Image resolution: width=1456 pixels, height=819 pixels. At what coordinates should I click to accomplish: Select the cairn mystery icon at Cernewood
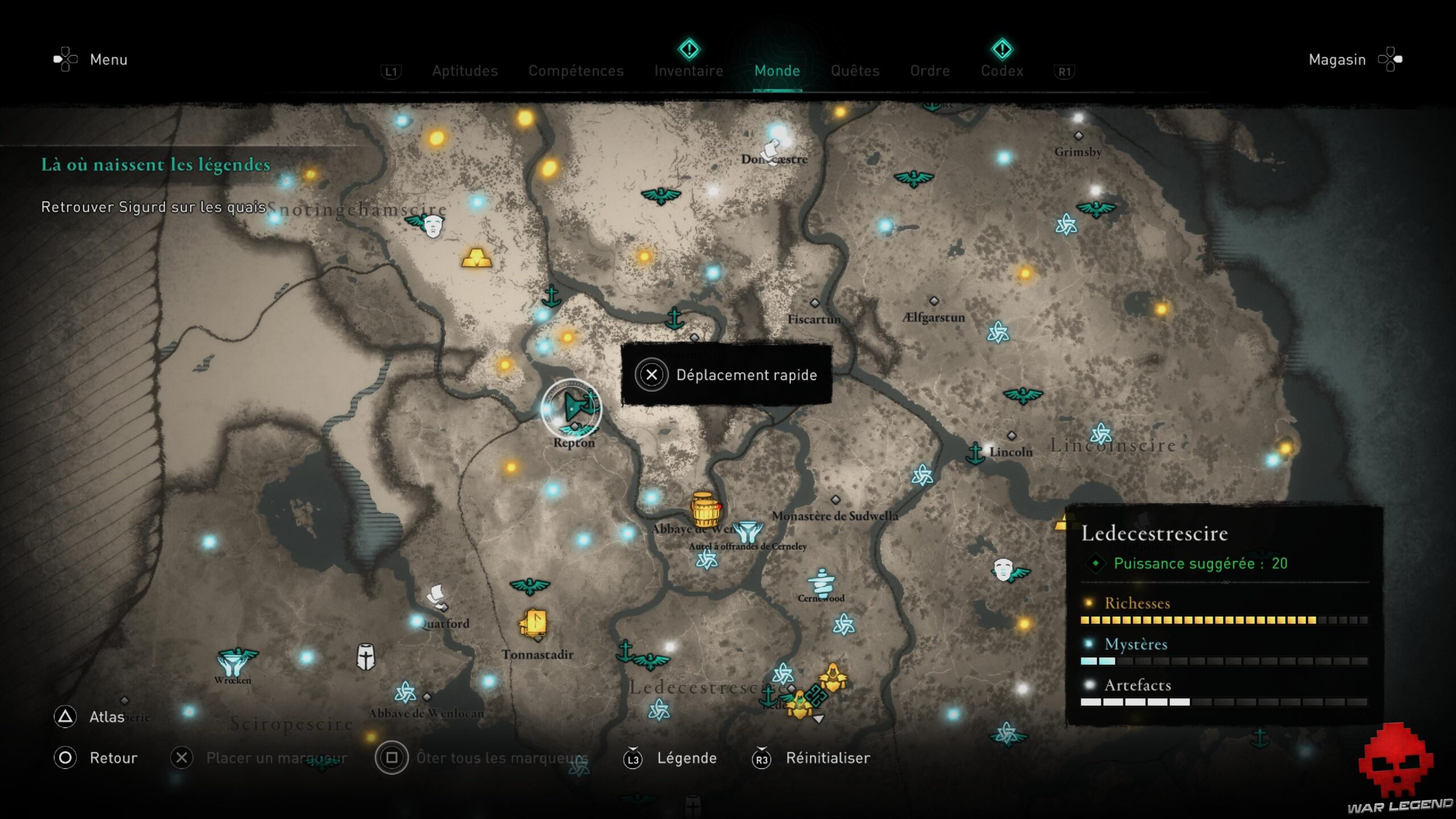(x=821, y=581)
